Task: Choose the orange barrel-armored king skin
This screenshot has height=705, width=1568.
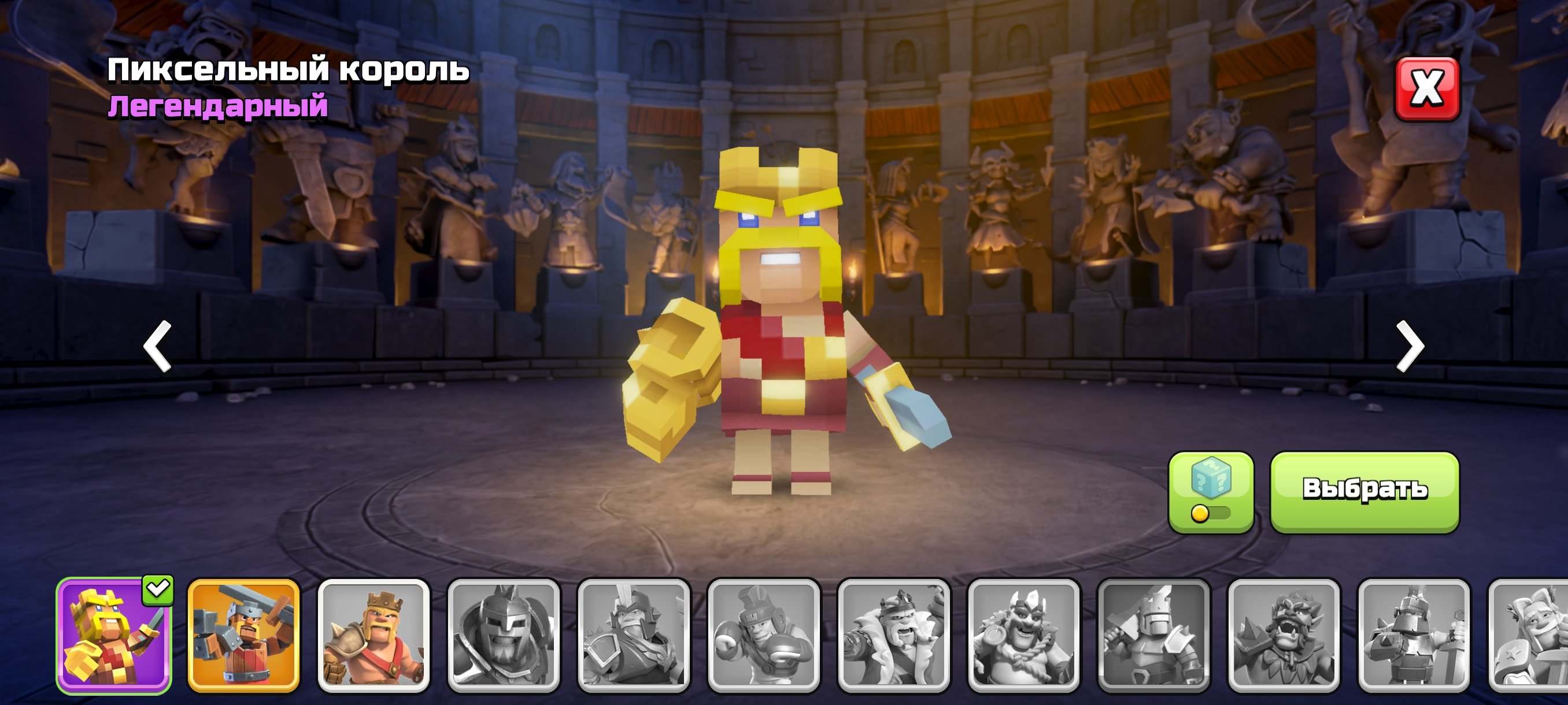Action: (243, 635)
